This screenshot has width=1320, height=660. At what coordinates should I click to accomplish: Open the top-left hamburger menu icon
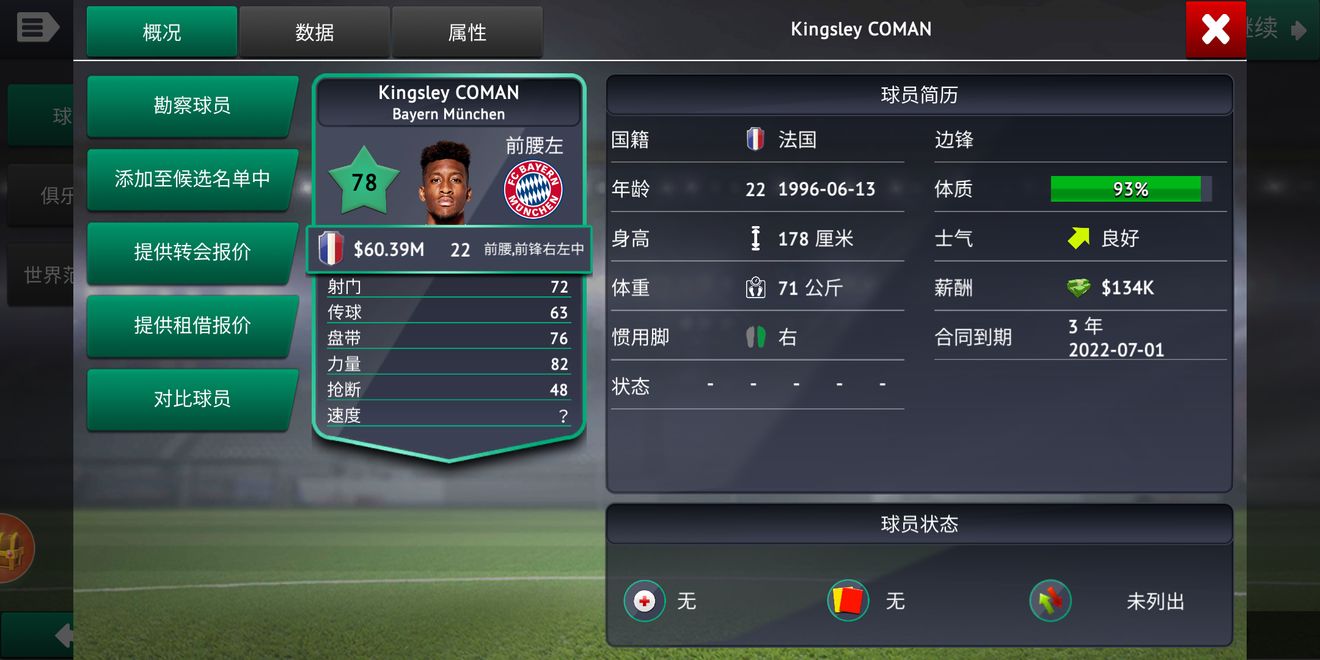(x=38, y=27)
